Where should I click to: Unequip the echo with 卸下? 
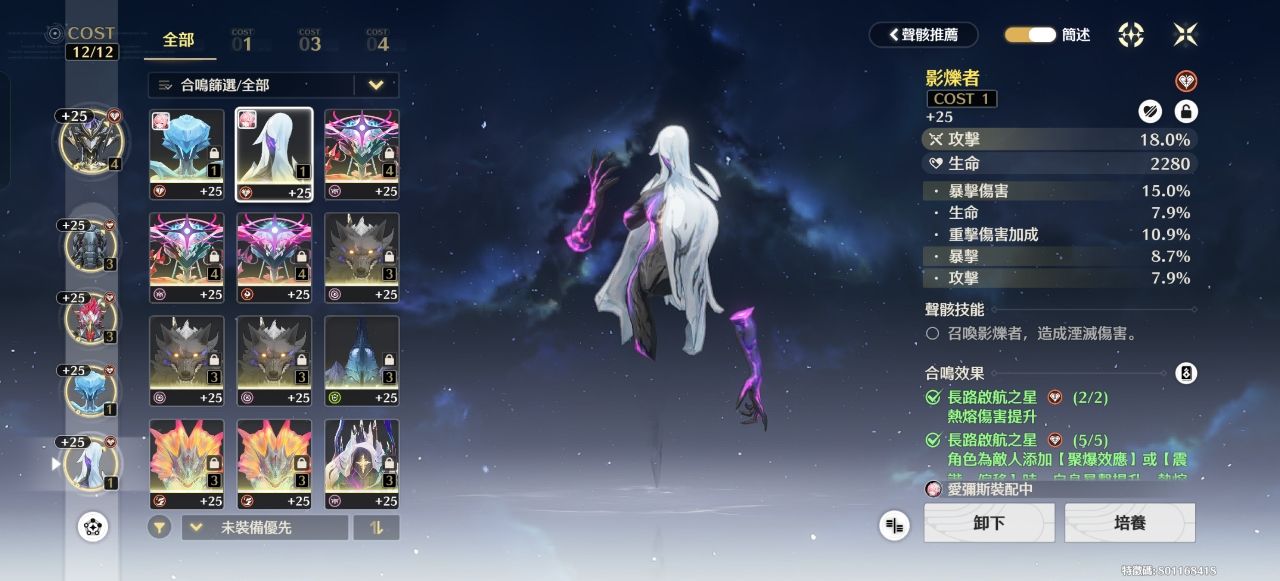click(988, 523)
